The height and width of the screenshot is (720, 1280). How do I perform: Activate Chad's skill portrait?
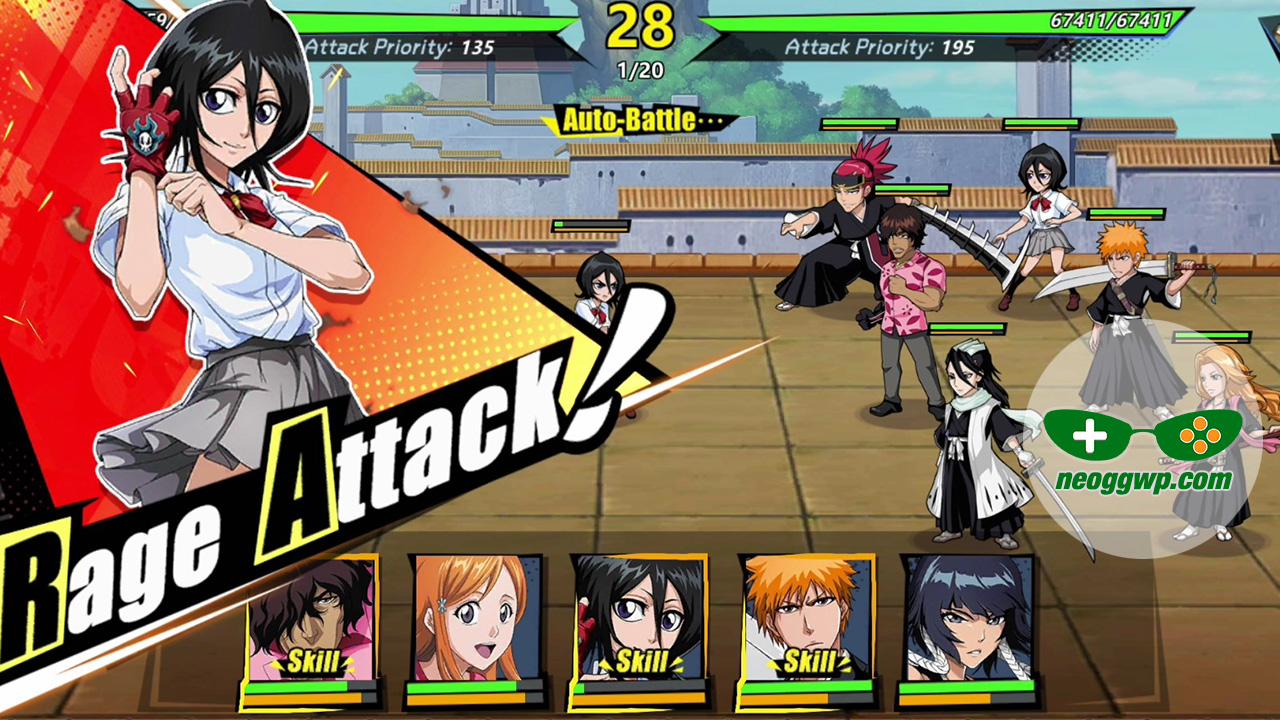[310, 622]
